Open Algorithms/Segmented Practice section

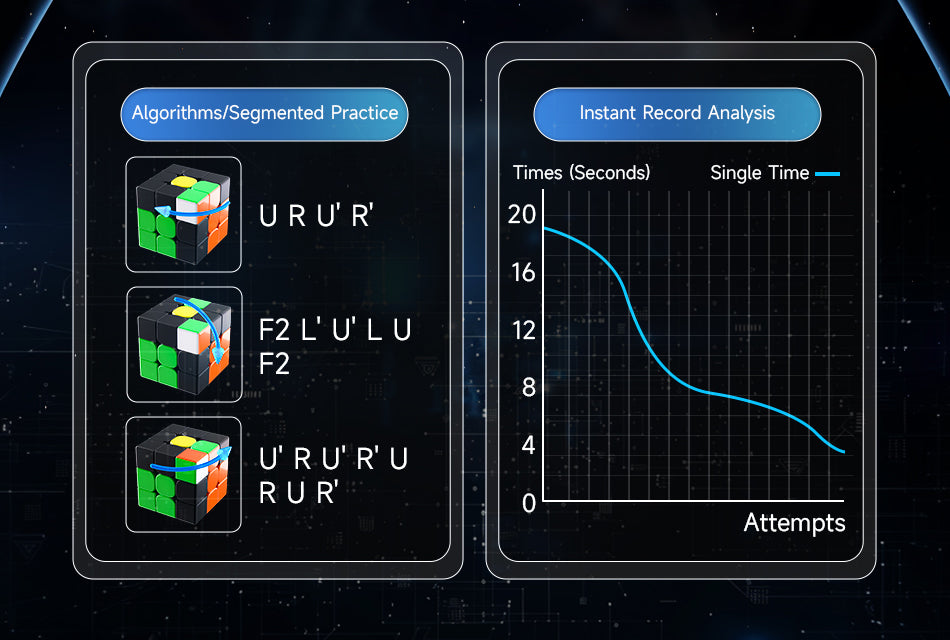tap(265, 114)
